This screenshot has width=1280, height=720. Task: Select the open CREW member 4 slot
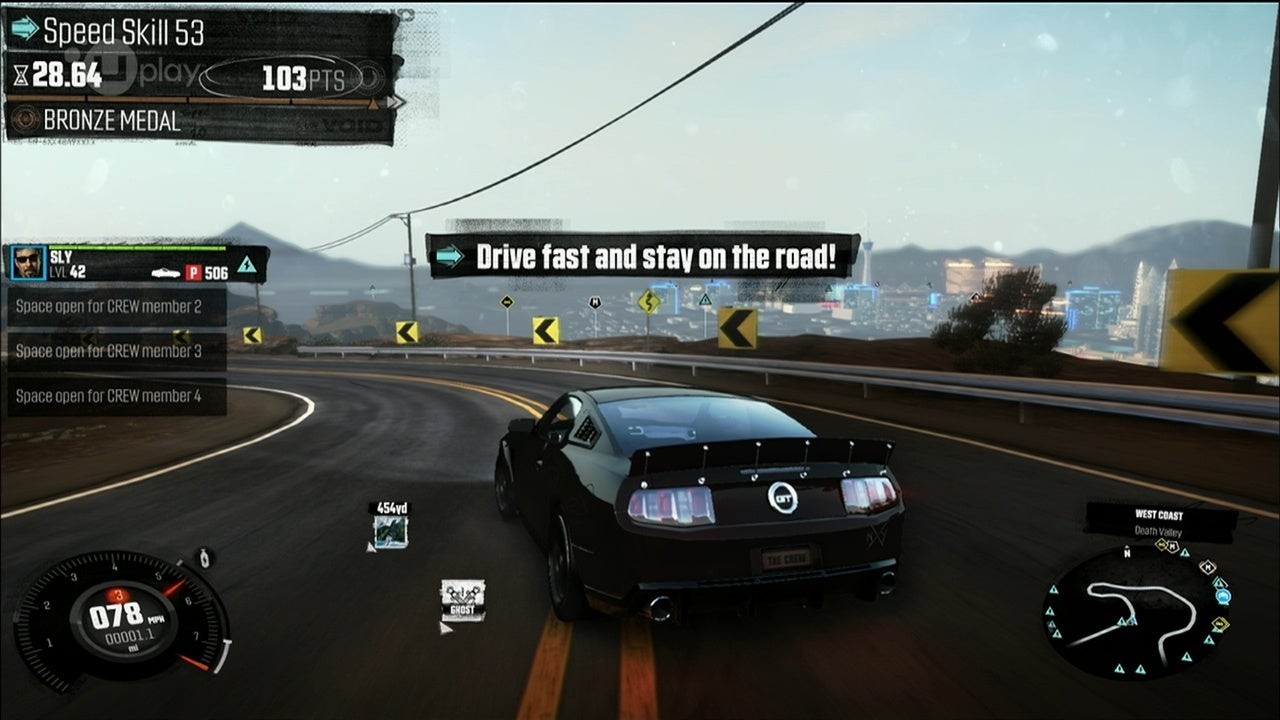coord(114,396)
